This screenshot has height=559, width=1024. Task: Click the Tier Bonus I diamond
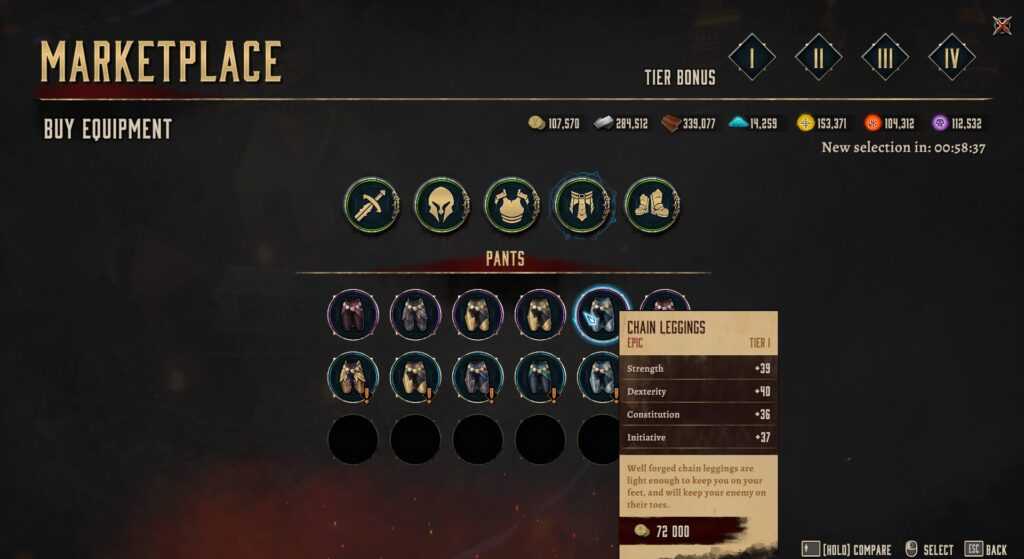752,57
